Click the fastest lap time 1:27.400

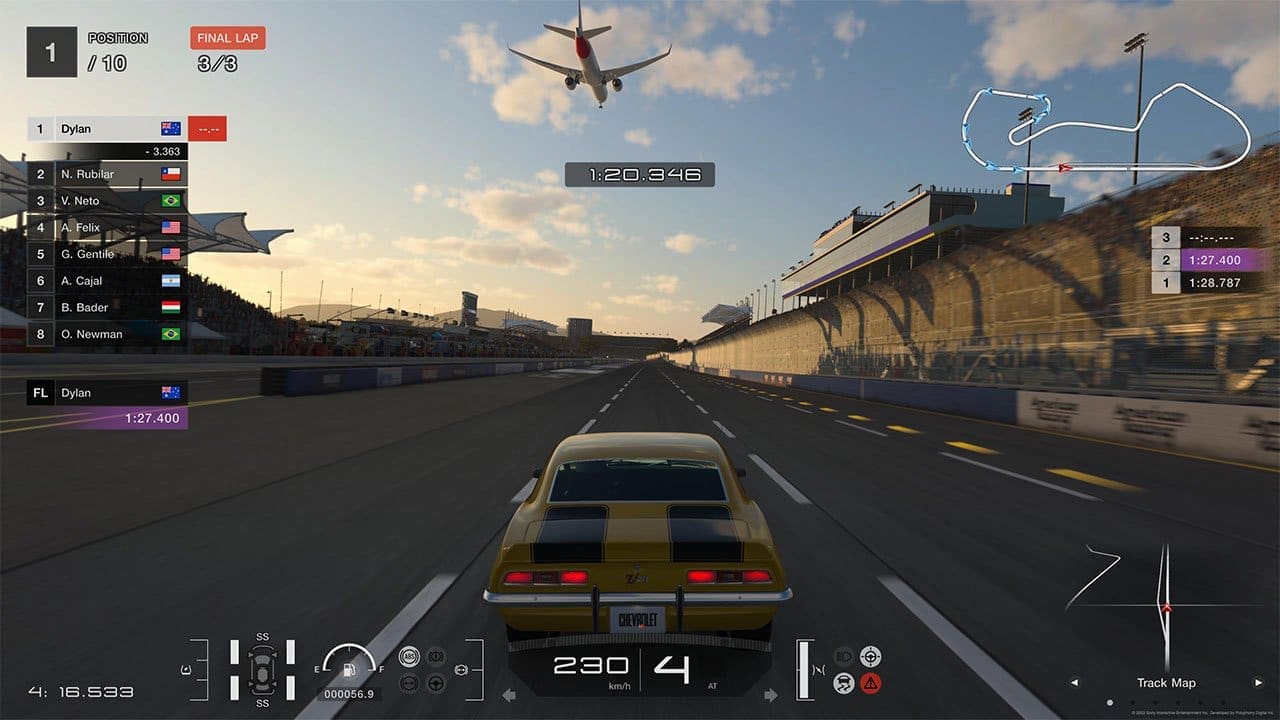152,418
